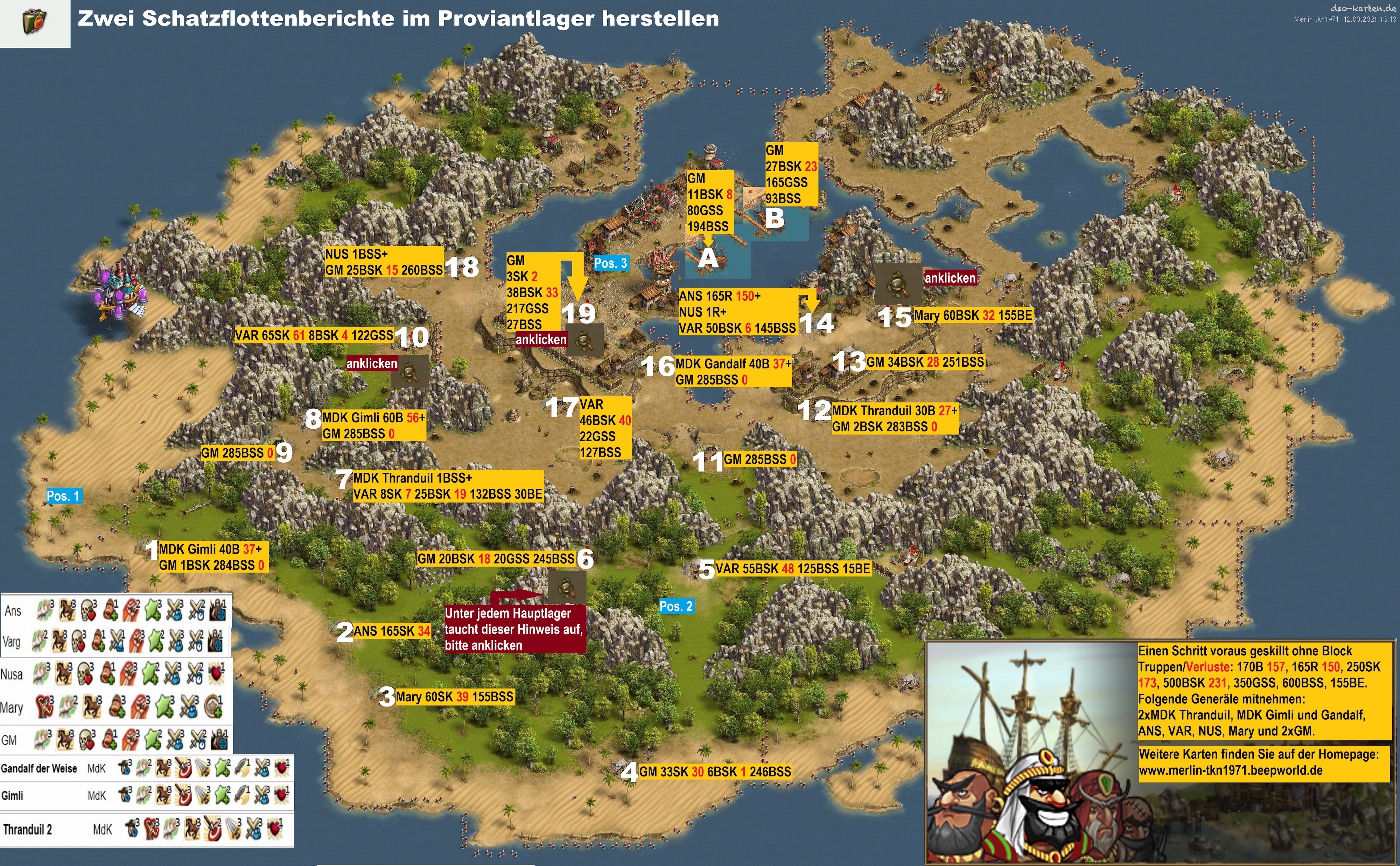Viewport: 1400px width, 866px height.
Task: Select the magnifying glass icon under camp 19
Action: [584, 340]
